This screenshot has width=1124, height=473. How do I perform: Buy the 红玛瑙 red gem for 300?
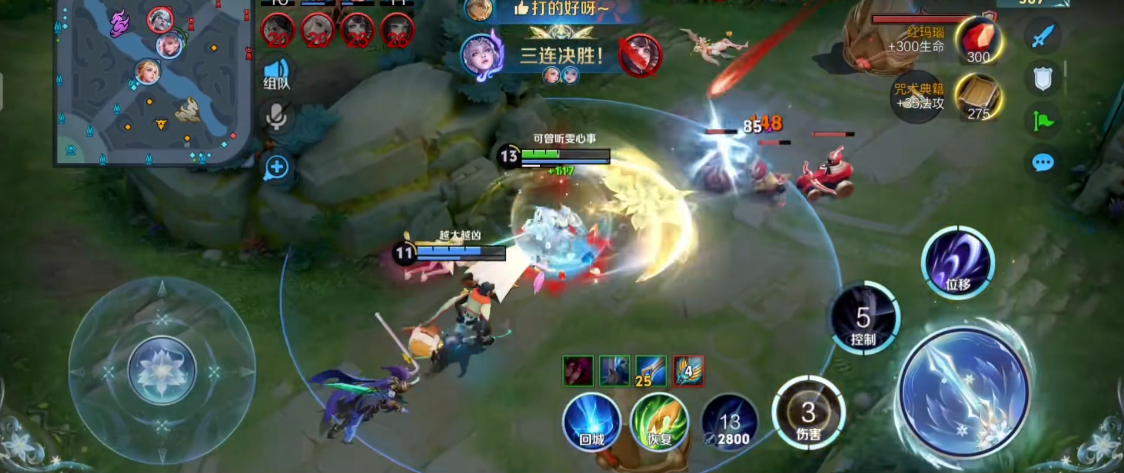tap(977, 43)
